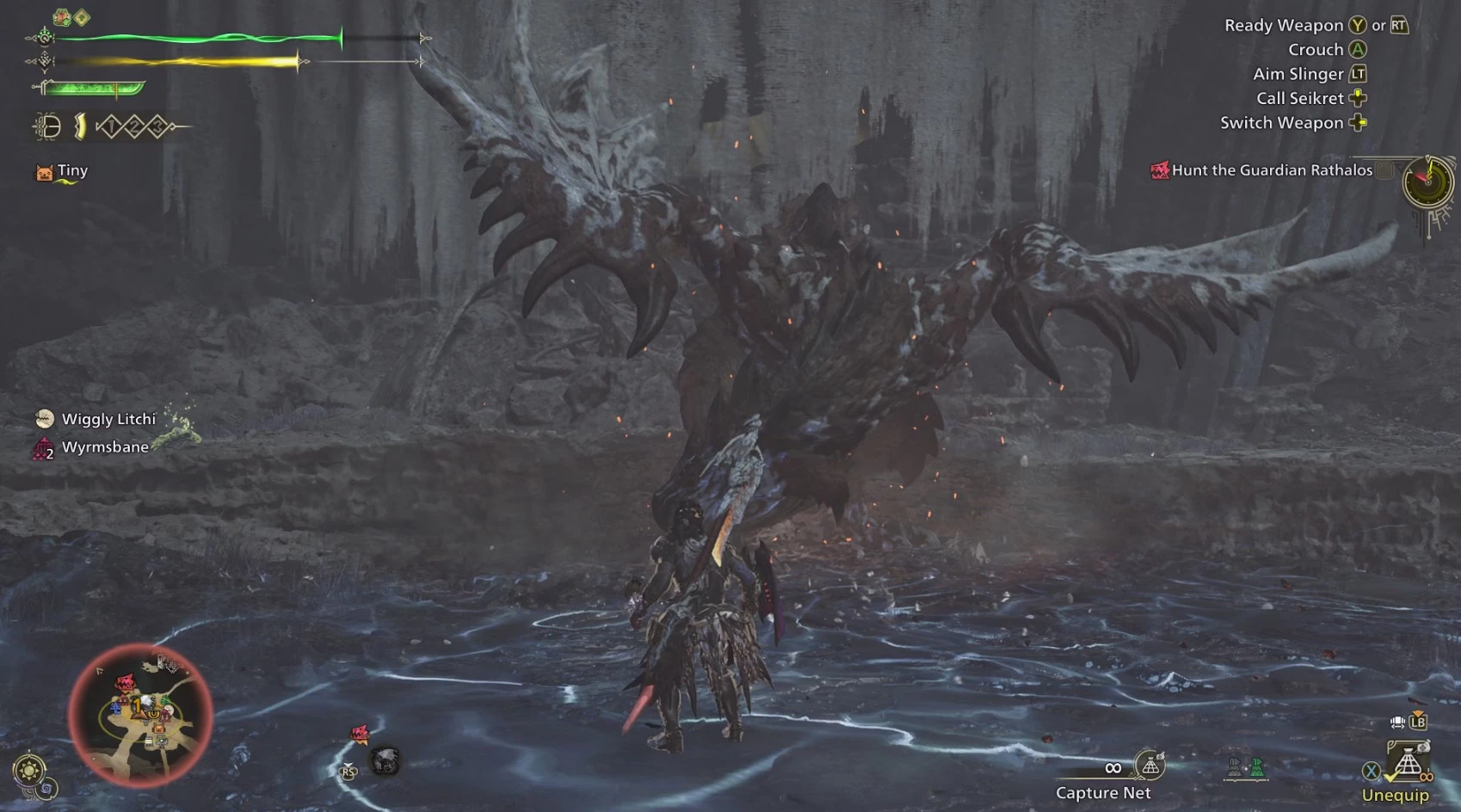This screenshot has height=812, width=1461.
Task: Click the monster target icon near minimap
Action: (x=360, y=733)
